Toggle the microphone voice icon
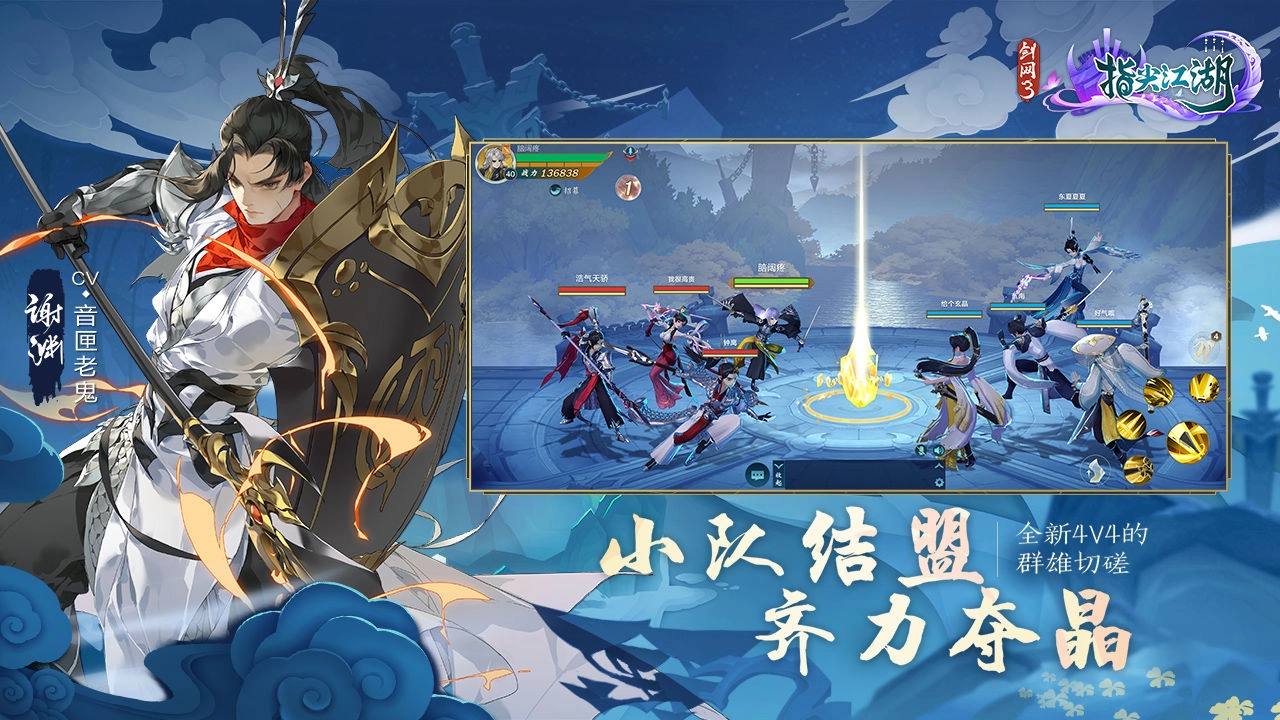The image size is (1280, 720). pos(920,451)
